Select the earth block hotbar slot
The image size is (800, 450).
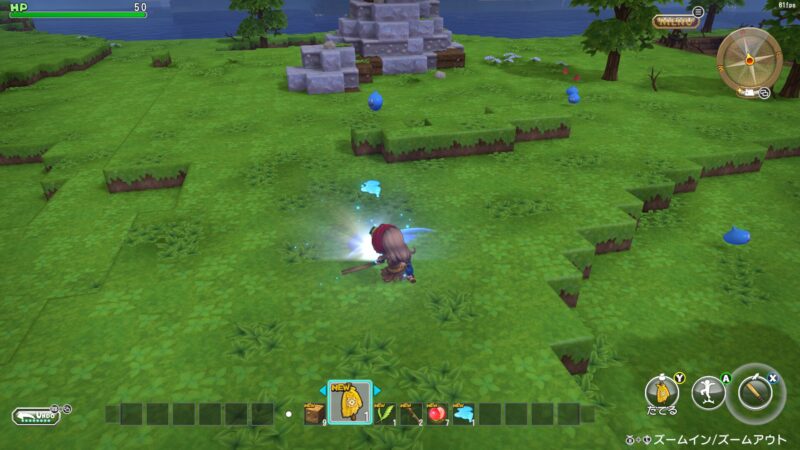tap(314, 413)
